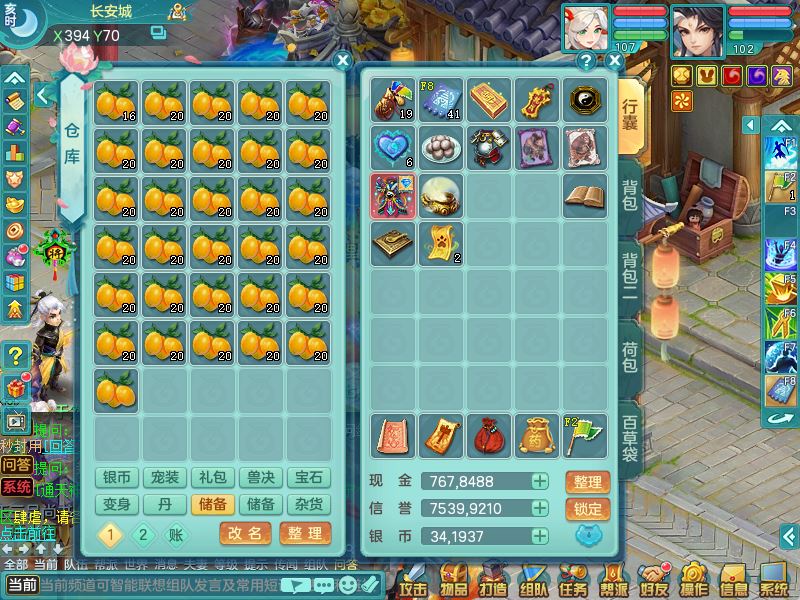Select the blue heart gem item
Image resolution: width=800 pixels, height=600 pixels.
(392, 147)
